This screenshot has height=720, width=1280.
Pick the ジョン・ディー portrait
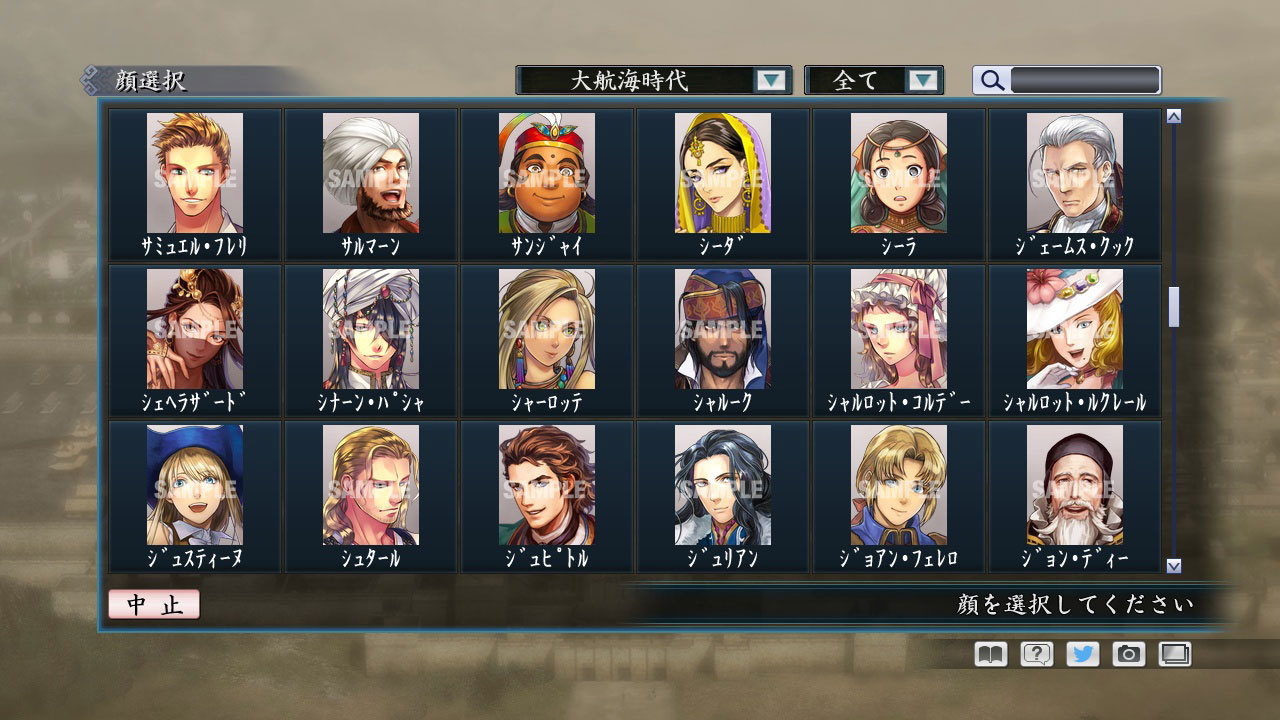[1077, 487]
